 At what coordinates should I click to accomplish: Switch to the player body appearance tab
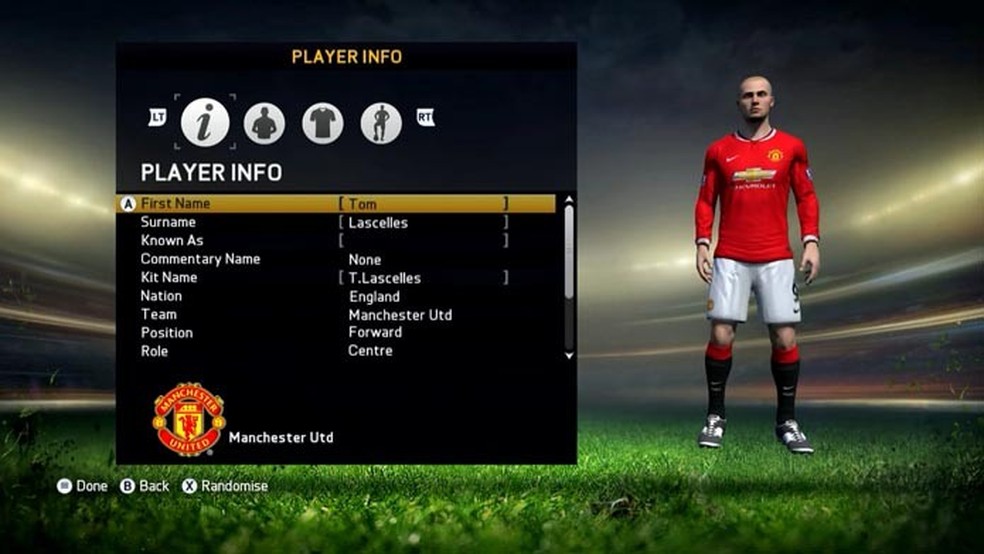tap(264, 123)
